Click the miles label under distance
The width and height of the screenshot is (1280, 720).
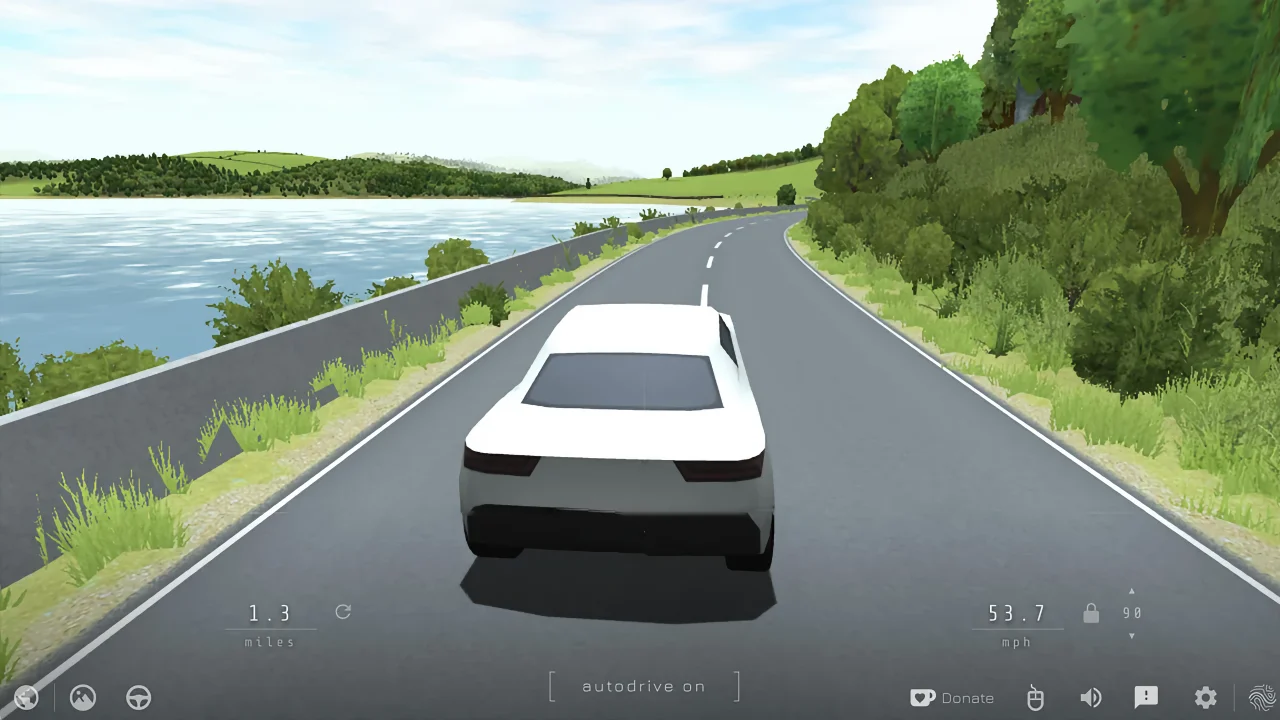coord(268,642)
